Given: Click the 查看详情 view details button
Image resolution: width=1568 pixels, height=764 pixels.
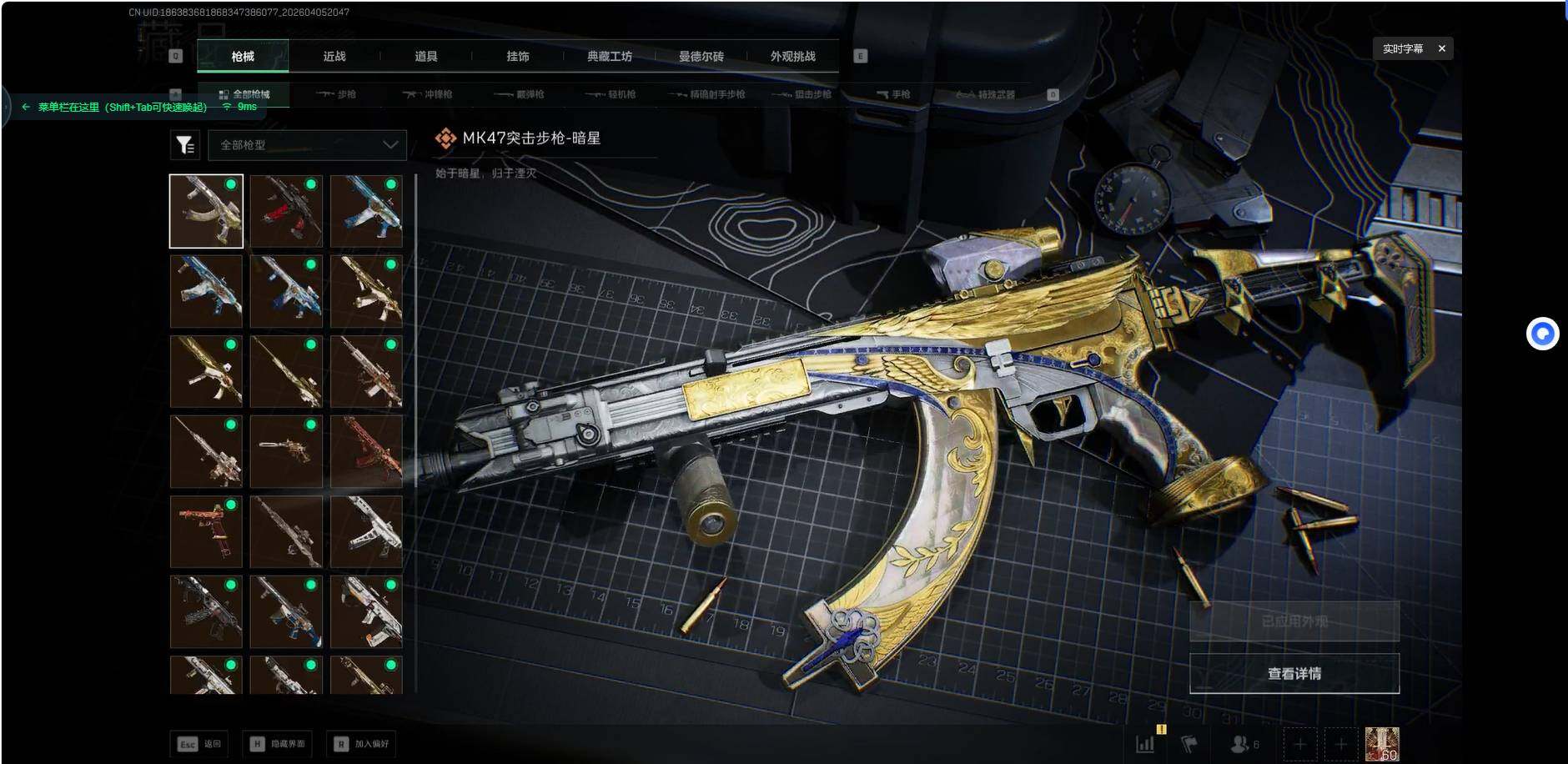Looking at the screenshot, I should coord(1294,673).
